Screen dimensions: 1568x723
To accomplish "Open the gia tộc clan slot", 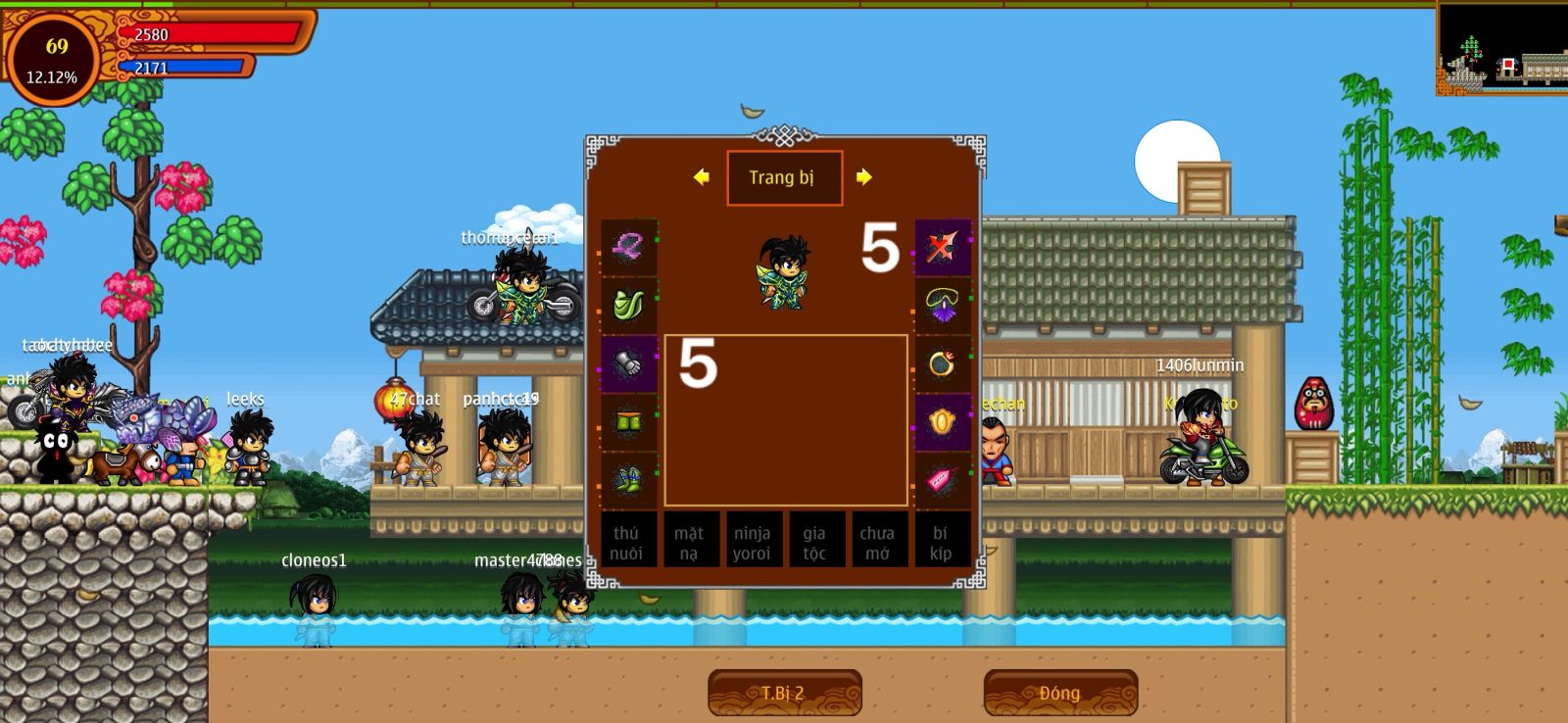I will 815,542.
